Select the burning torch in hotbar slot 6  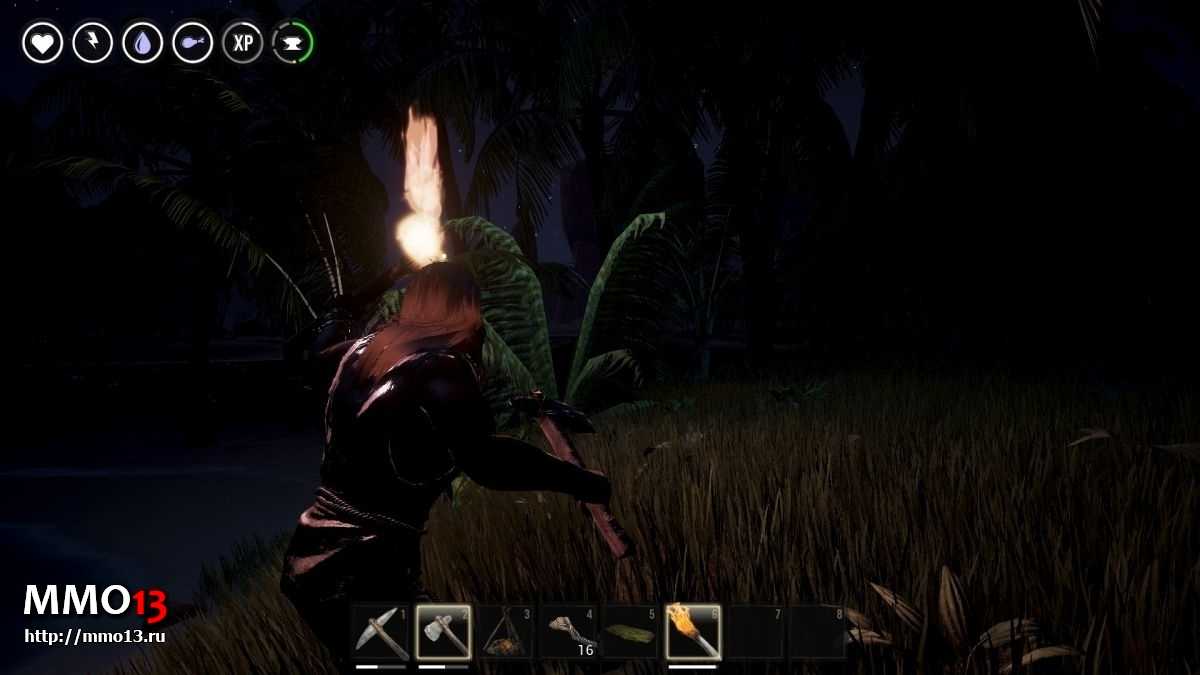click(692, 632)
